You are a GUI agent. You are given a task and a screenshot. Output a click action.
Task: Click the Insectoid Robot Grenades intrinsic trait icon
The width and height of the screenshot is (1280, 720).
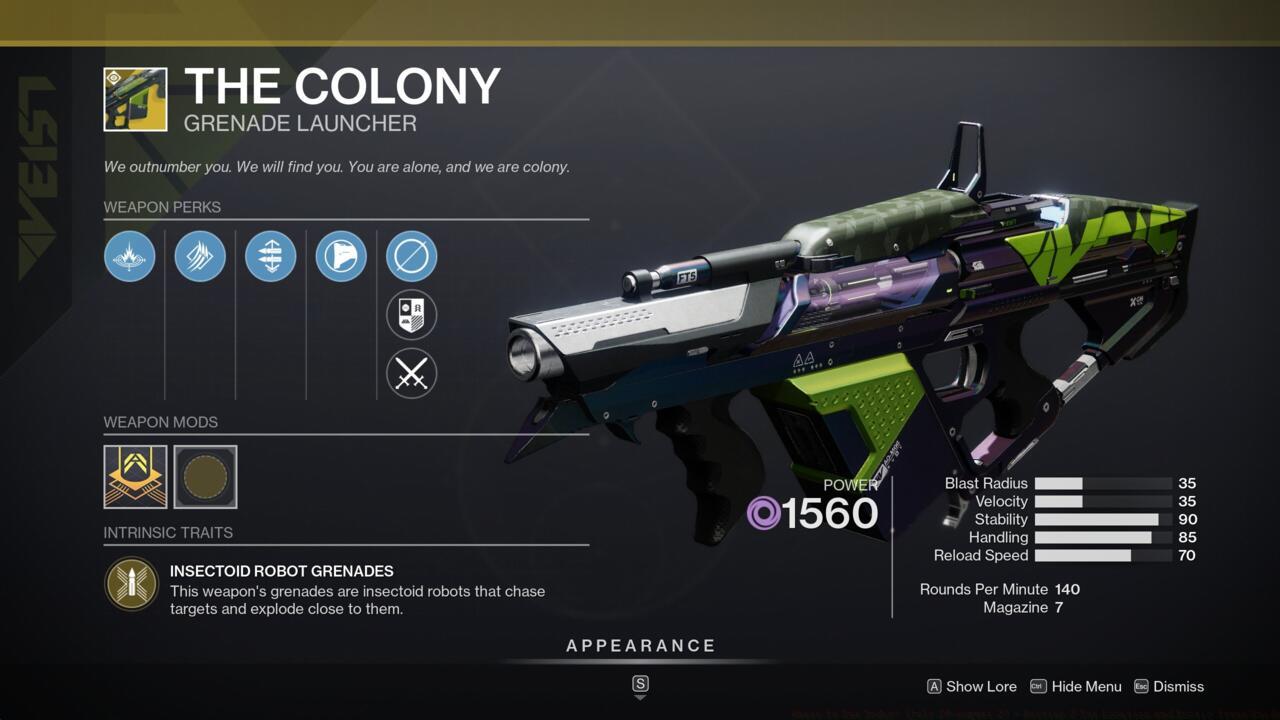click(131, 584)
